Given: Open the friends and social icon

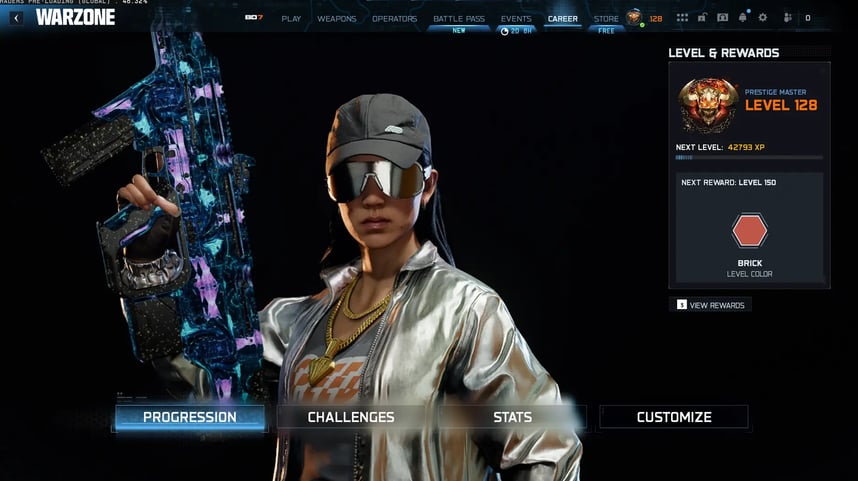Looking at the screenshot, I should click(x=789, y=18).
